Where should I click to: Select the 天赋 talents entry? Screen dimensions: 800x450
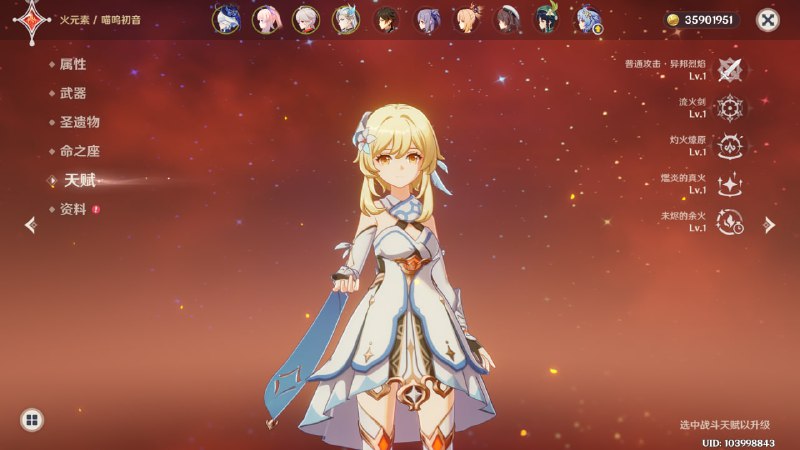tap(78, 180)
